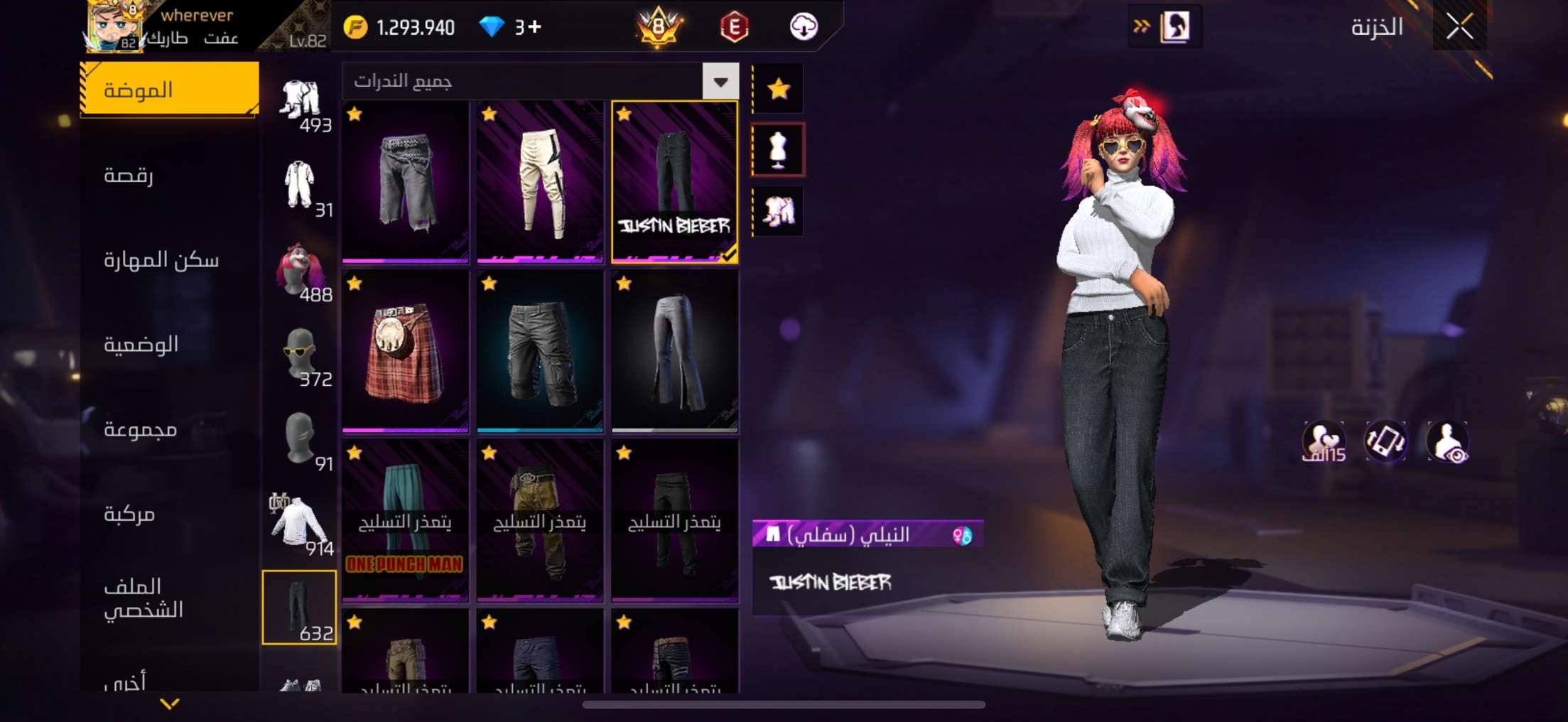Toggle the character view eye icon
This screenshot has width=1568, height=722.
click(1447, 442)
